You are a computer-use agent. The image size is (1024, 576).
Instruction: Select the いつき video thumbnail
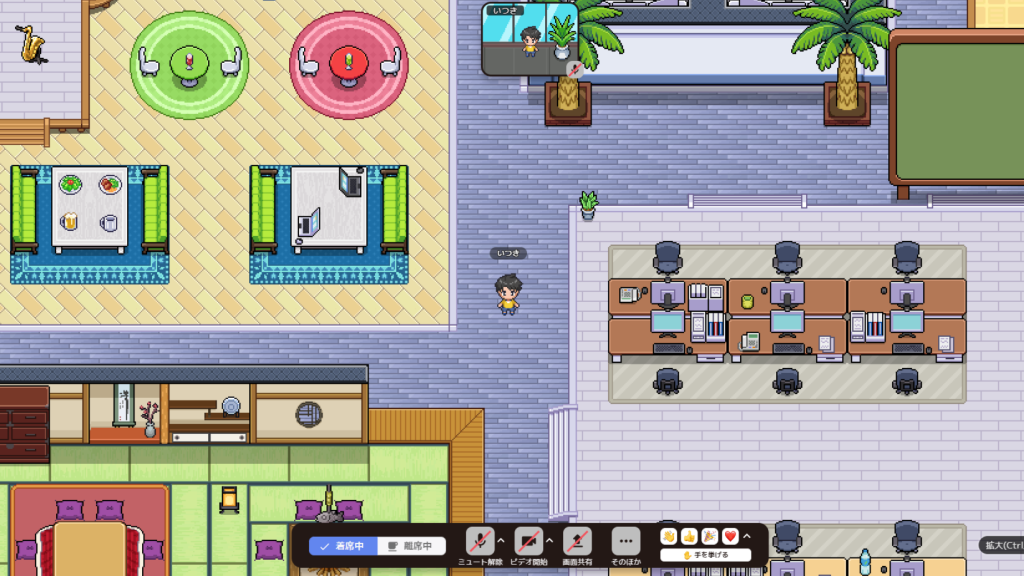click(530, 40)
